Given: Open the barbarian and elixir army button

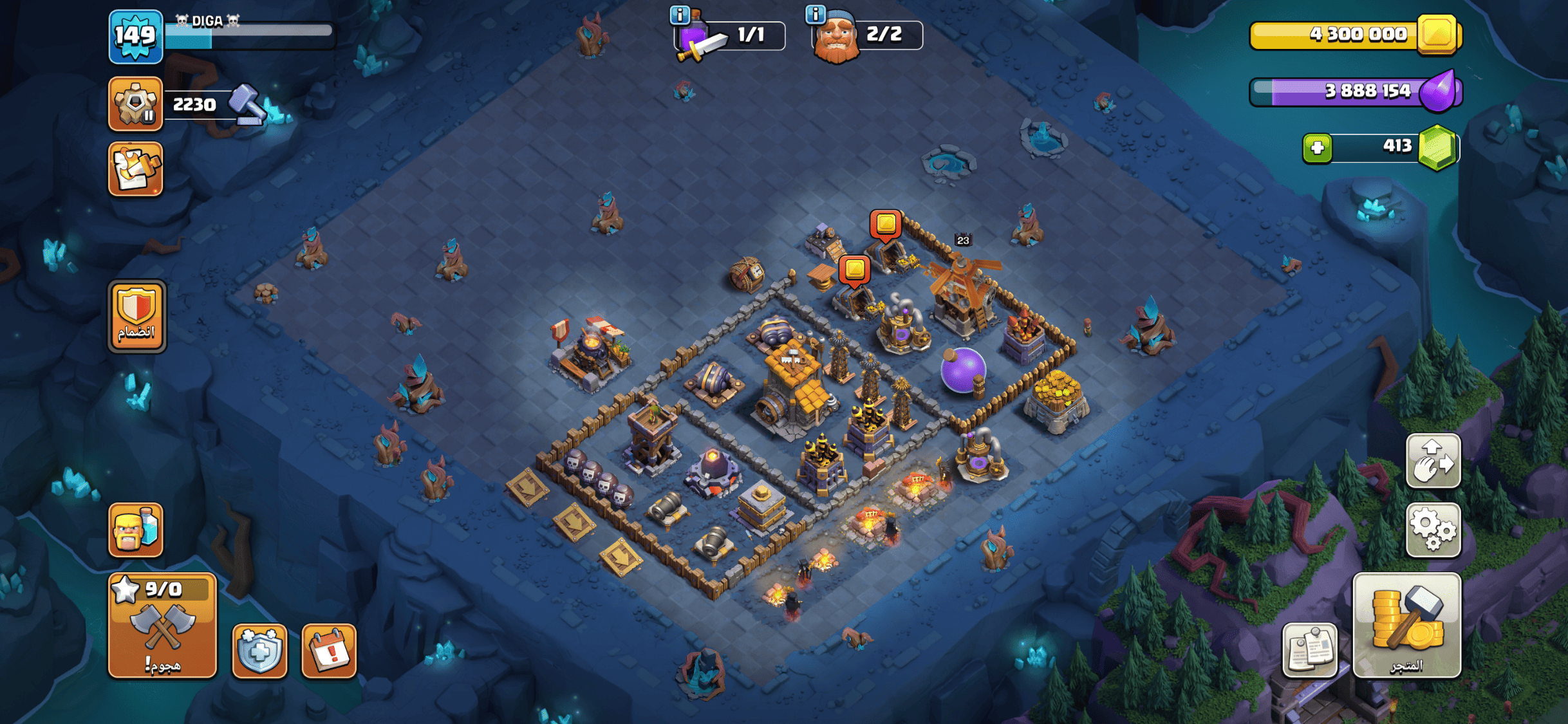Looking at the screenshot, I should tap(135, 530).
